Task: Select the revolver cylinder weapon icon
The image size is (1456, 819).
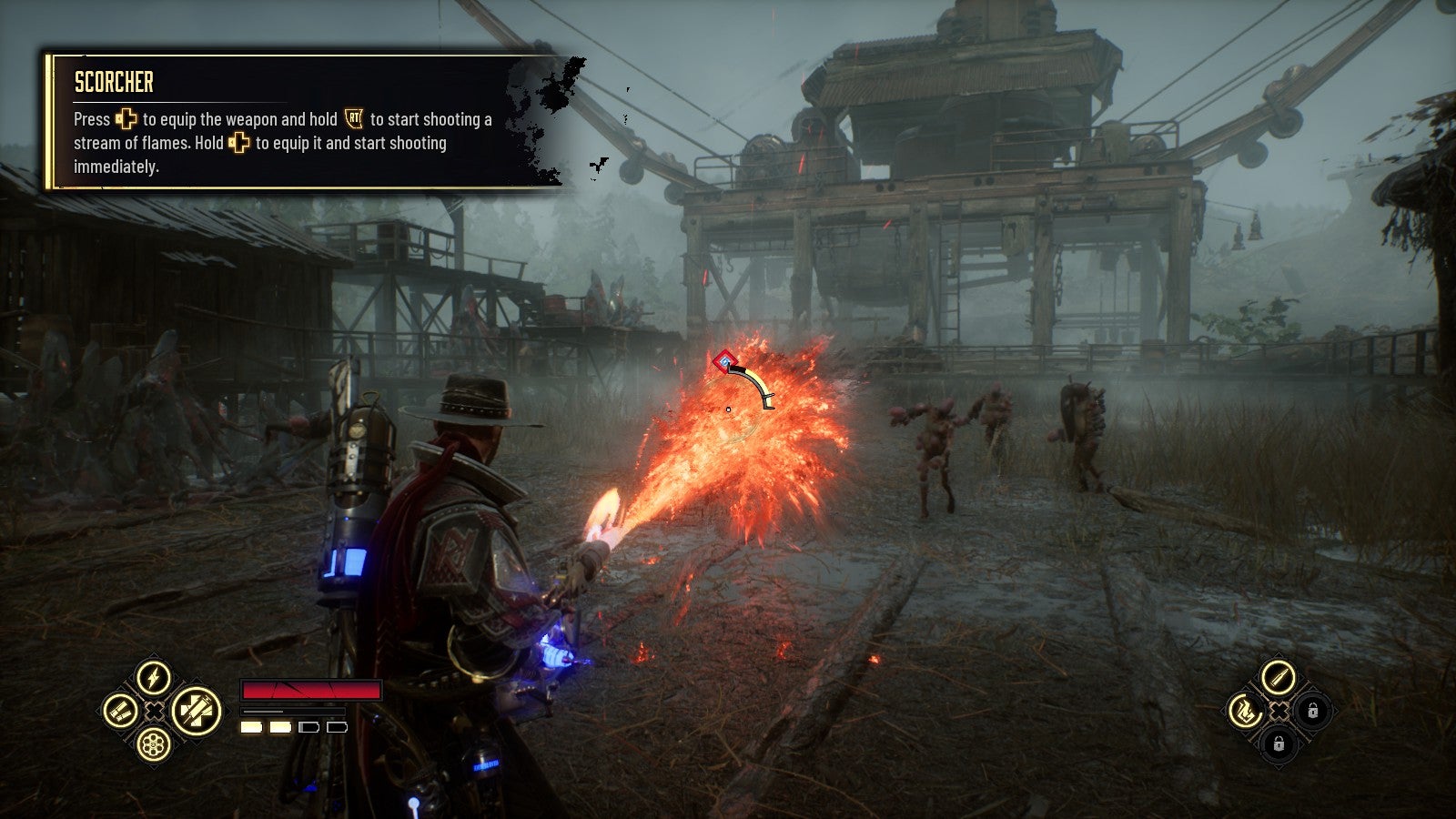Action: point(154,744)
